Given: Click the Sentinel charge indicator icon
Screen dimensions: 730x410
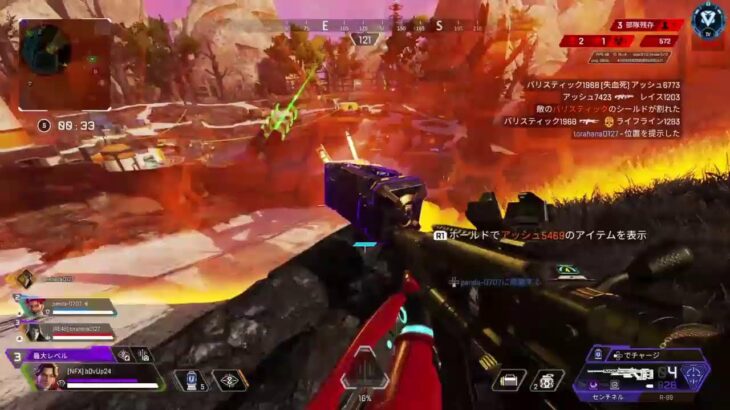Looking at the screenshot, I should click(x=600, y=355).
